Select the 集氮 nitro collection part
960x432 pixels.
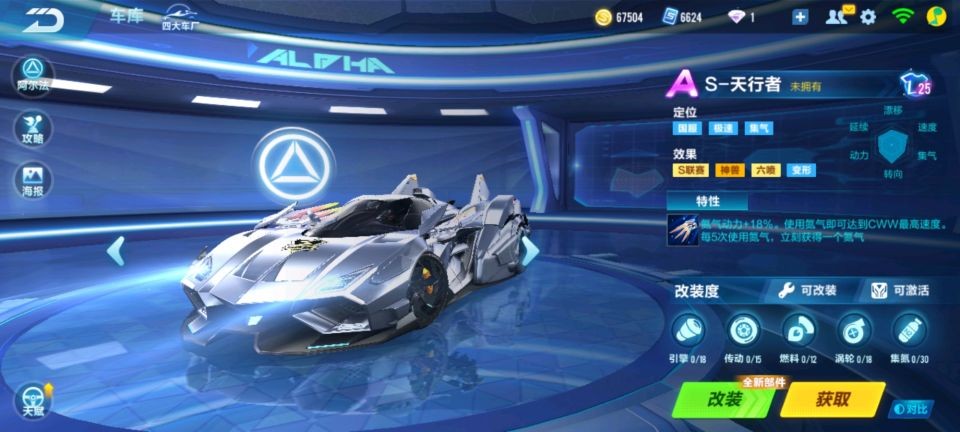click(x=908, y=336)
